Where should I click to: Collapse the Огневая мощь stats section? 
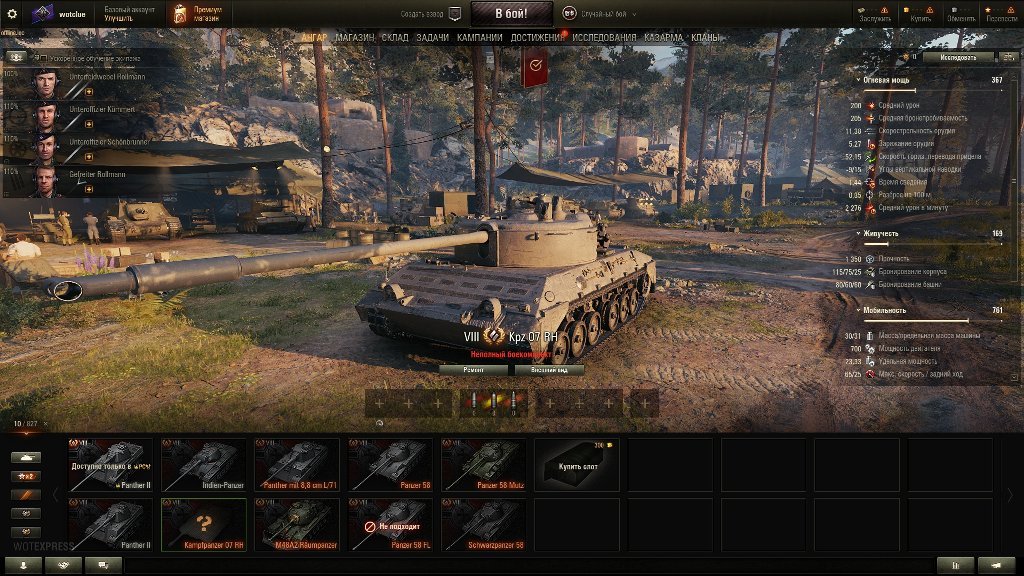coord(860,79)
